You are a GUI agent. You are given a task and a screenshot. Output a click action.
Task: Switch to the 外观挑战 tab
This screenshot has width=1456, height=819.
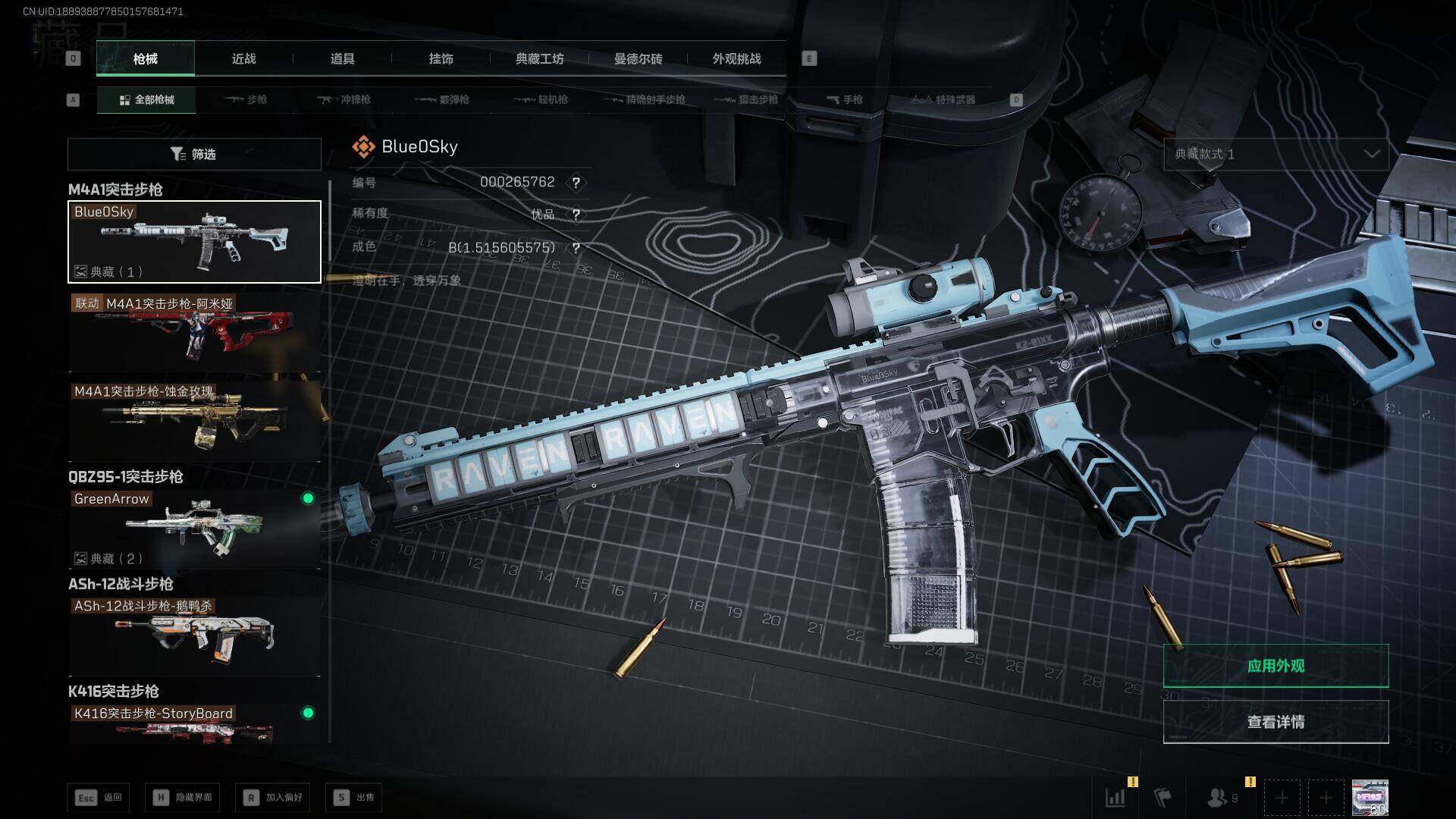pos(736,58)
